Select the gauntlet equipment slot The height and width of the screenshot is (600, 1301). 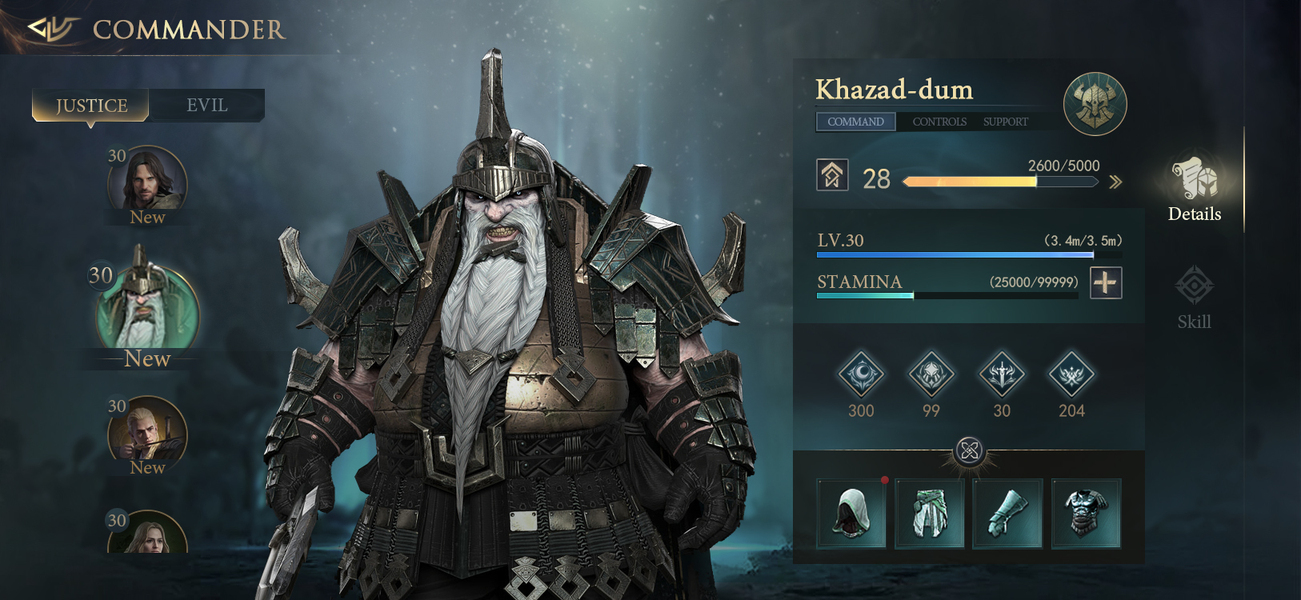(x=1008, y=513)
